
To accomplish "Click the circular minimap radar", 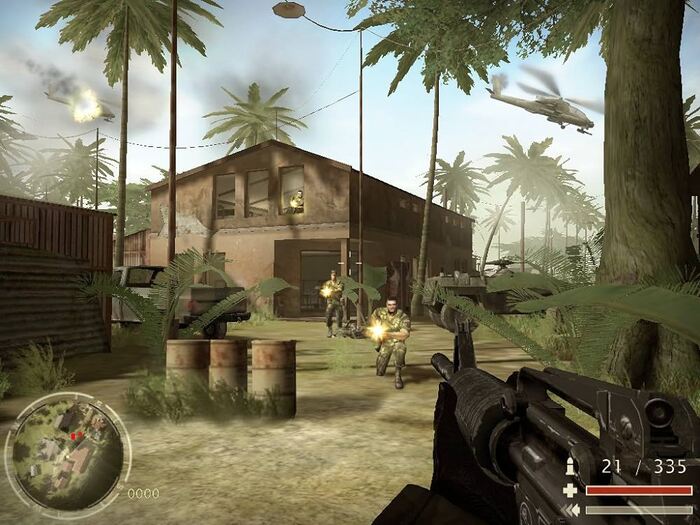I will 67,452.
